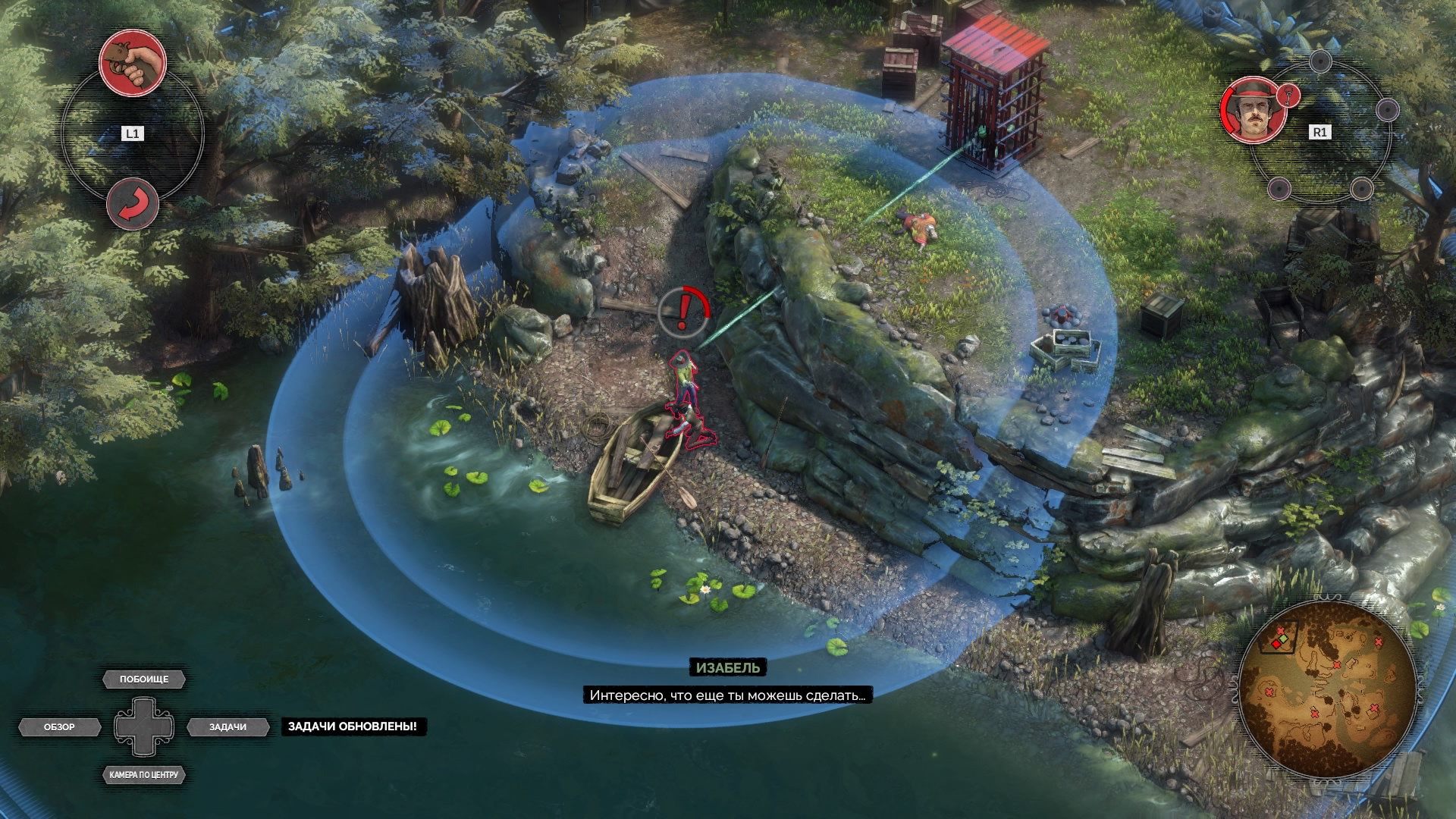This screenshot has width=1456, height=819.
Task: Activate the ОБЗОР view button
Action: pyautogui.click(x=60, y=727)
